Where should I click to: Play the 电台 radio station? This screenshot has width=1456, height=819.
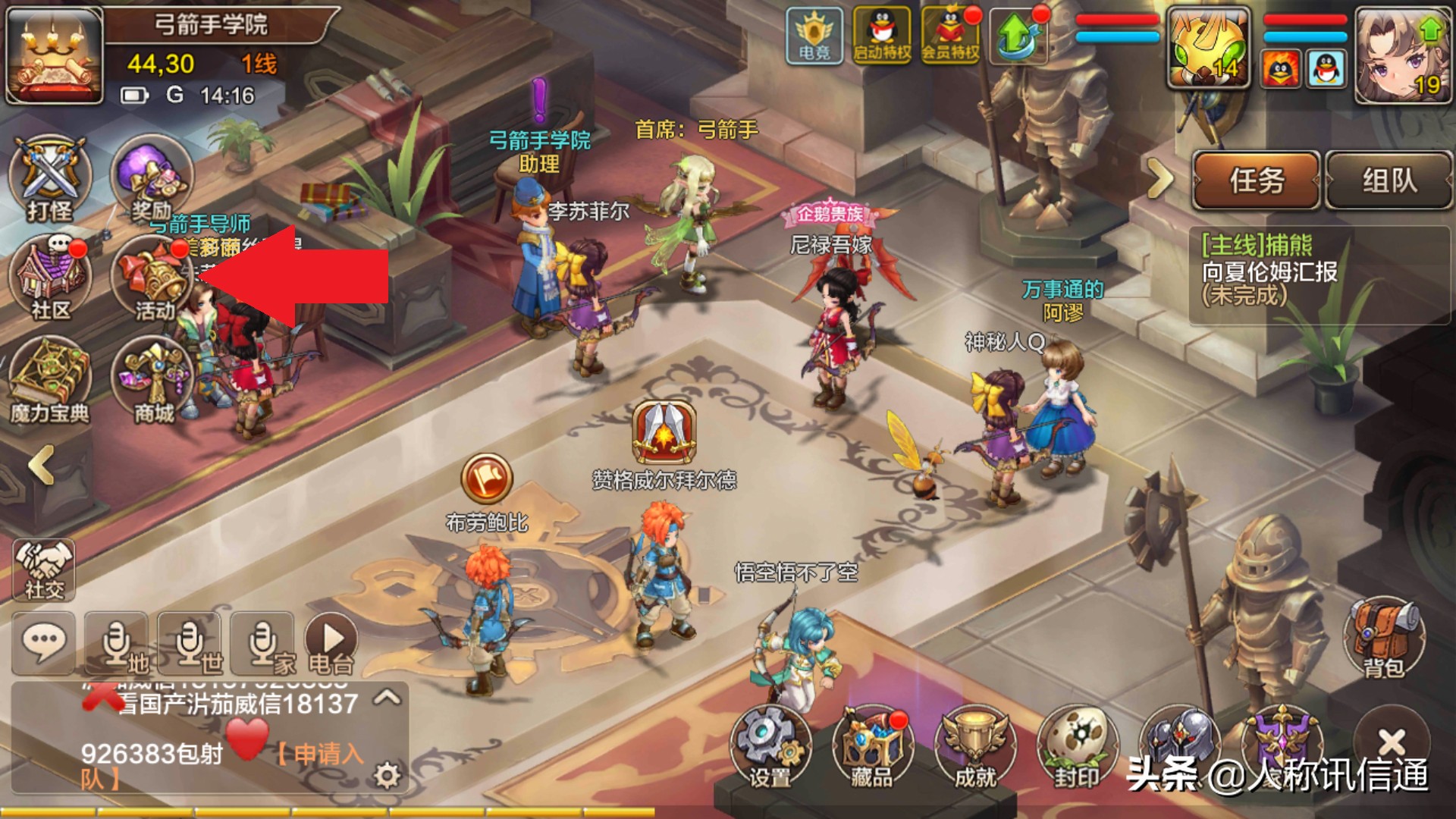click(331, 642)
